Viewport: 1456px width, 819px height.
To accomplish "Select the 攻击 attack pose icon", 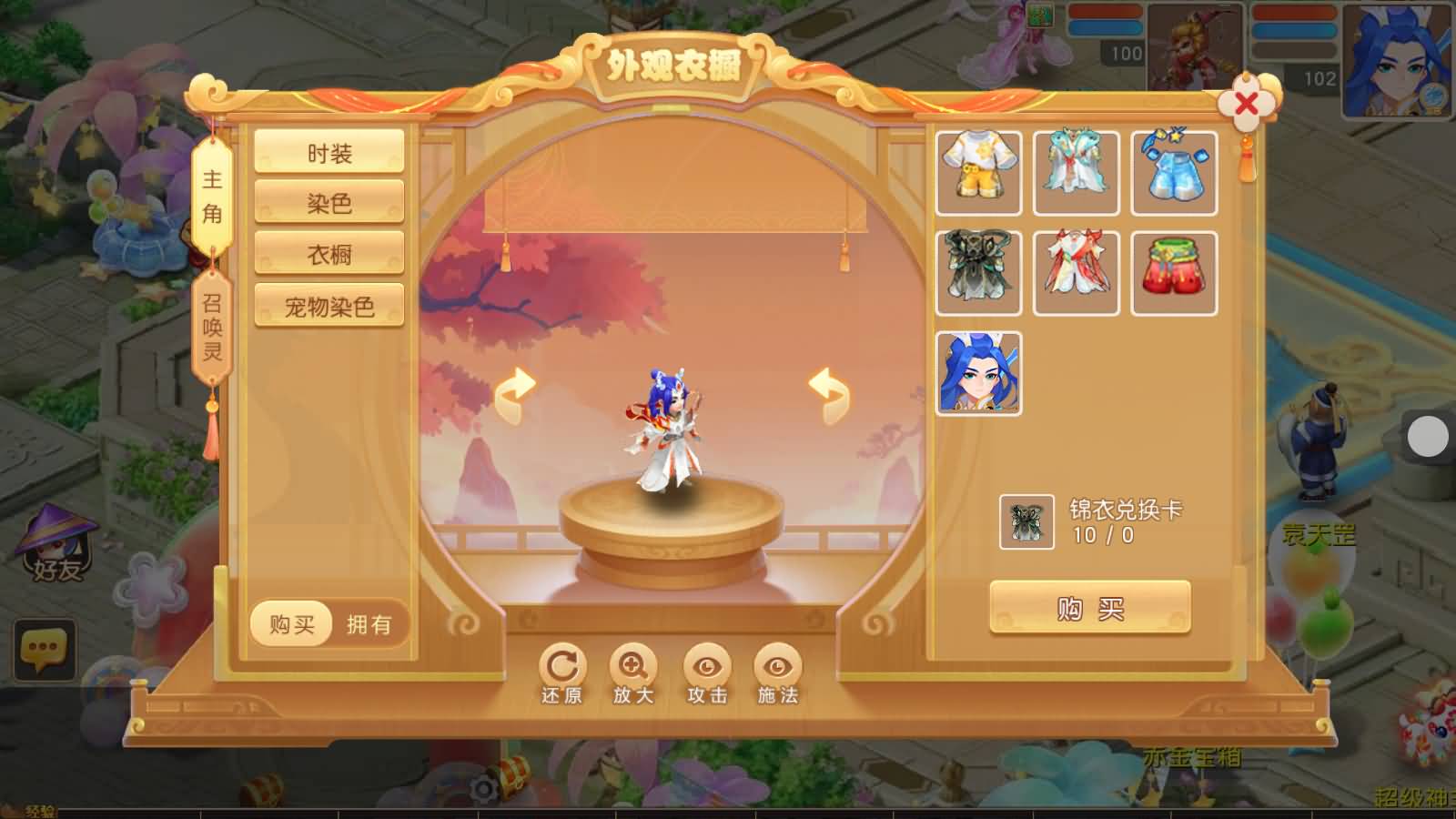I will [x=708, y=667].
